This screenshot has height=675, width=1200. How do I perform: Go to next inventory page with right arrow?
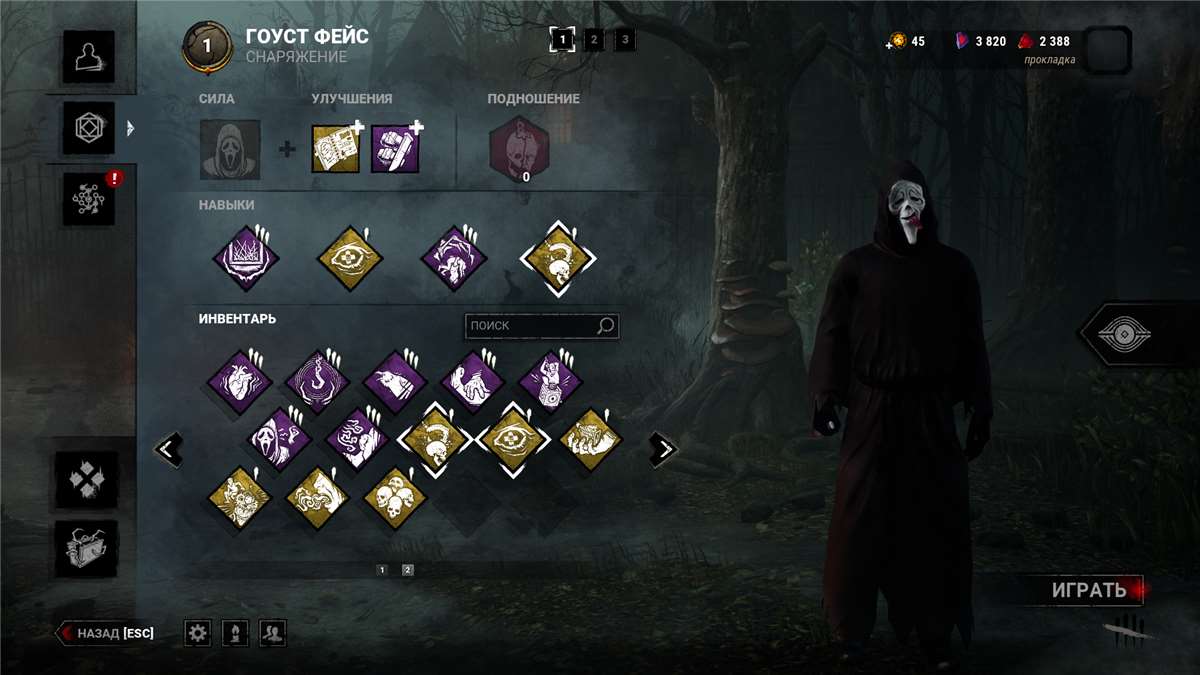tap(662, 450)
